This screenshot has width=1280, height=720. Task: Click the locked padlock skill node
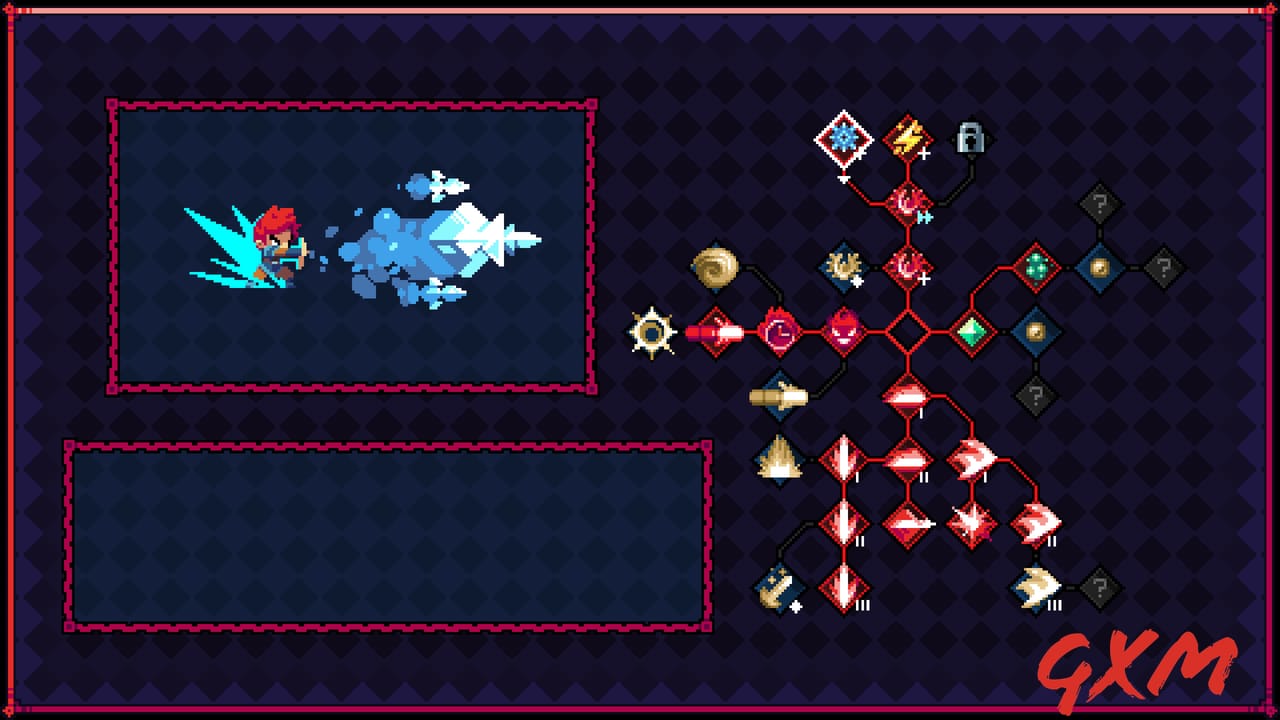(968, 140)
